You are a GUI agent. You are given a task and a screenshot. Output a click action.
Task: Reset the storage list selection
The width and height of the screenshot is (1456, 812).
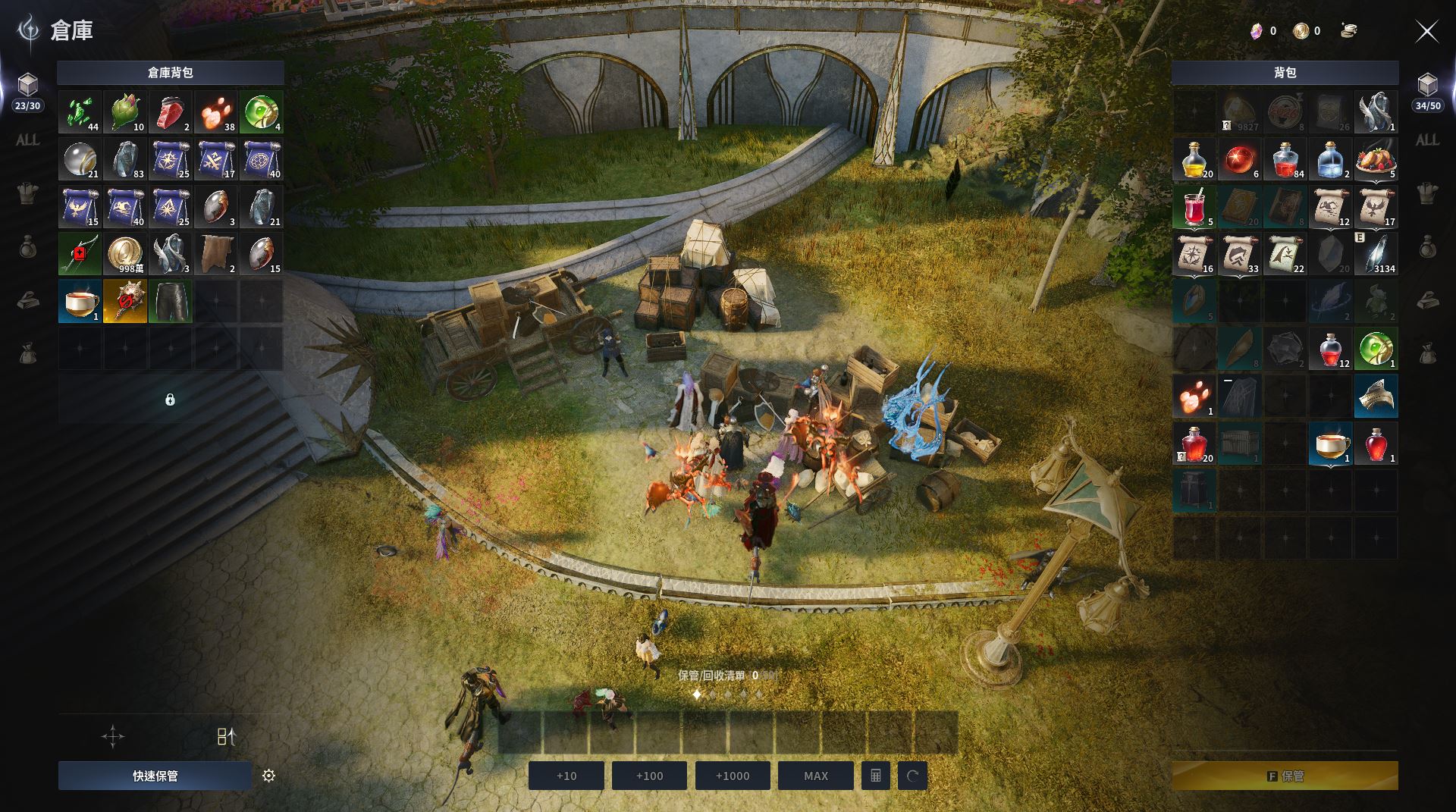tap(912, 776)
